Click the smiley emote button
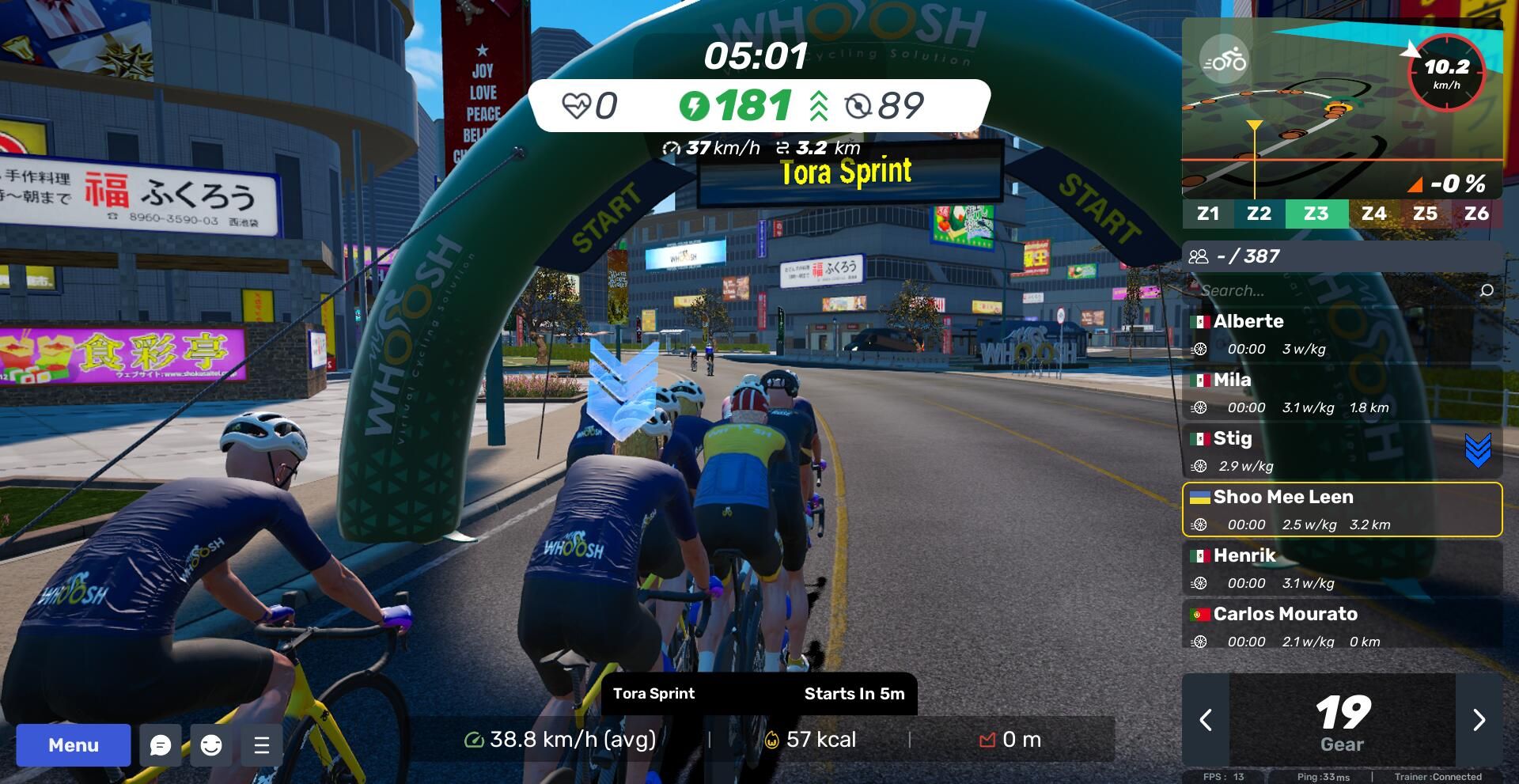The image size is (1519, 784). click(211, 745)
